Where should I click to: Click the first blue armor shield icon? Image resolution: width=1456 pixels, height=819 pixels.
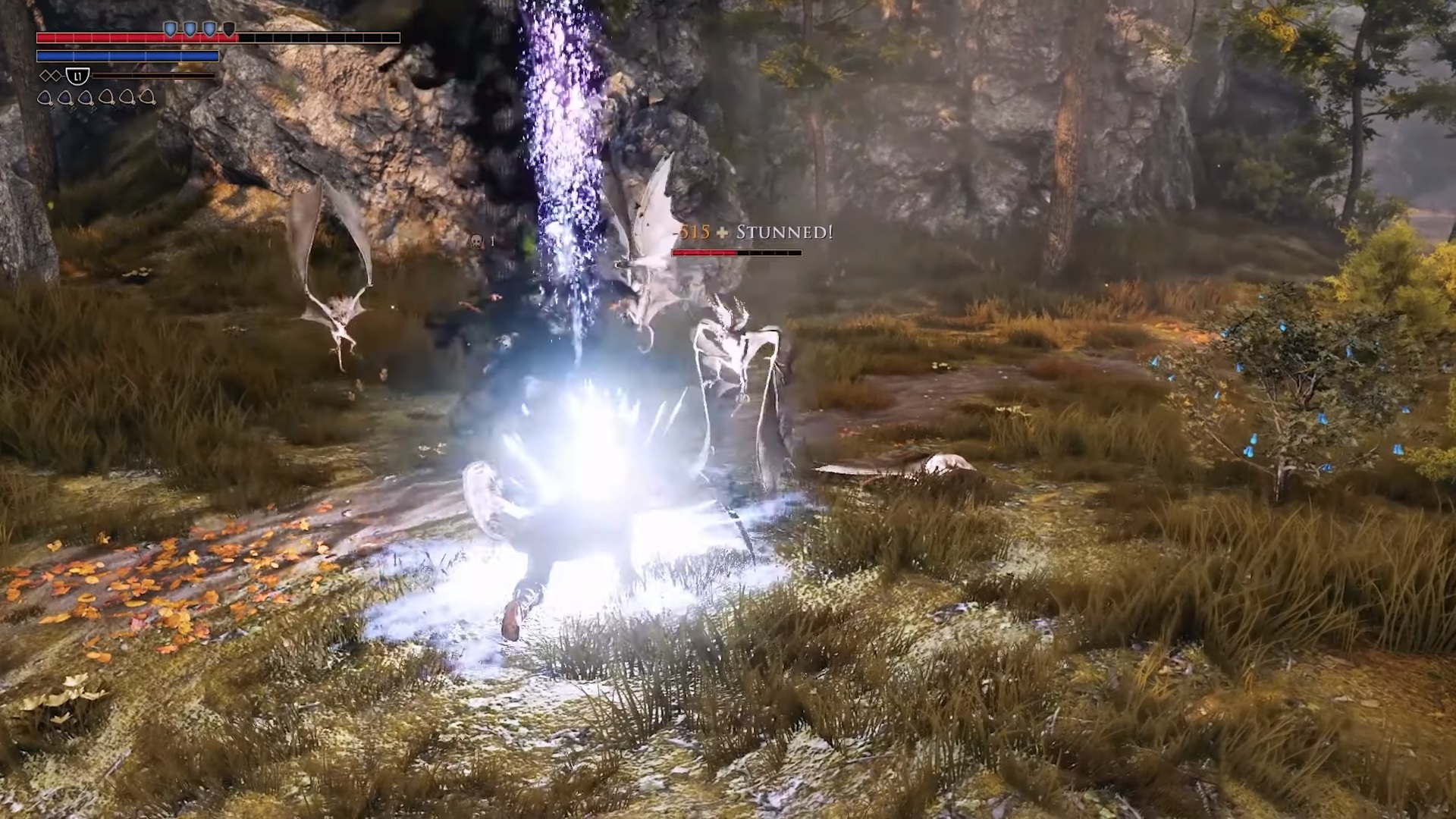click(171, 29)
